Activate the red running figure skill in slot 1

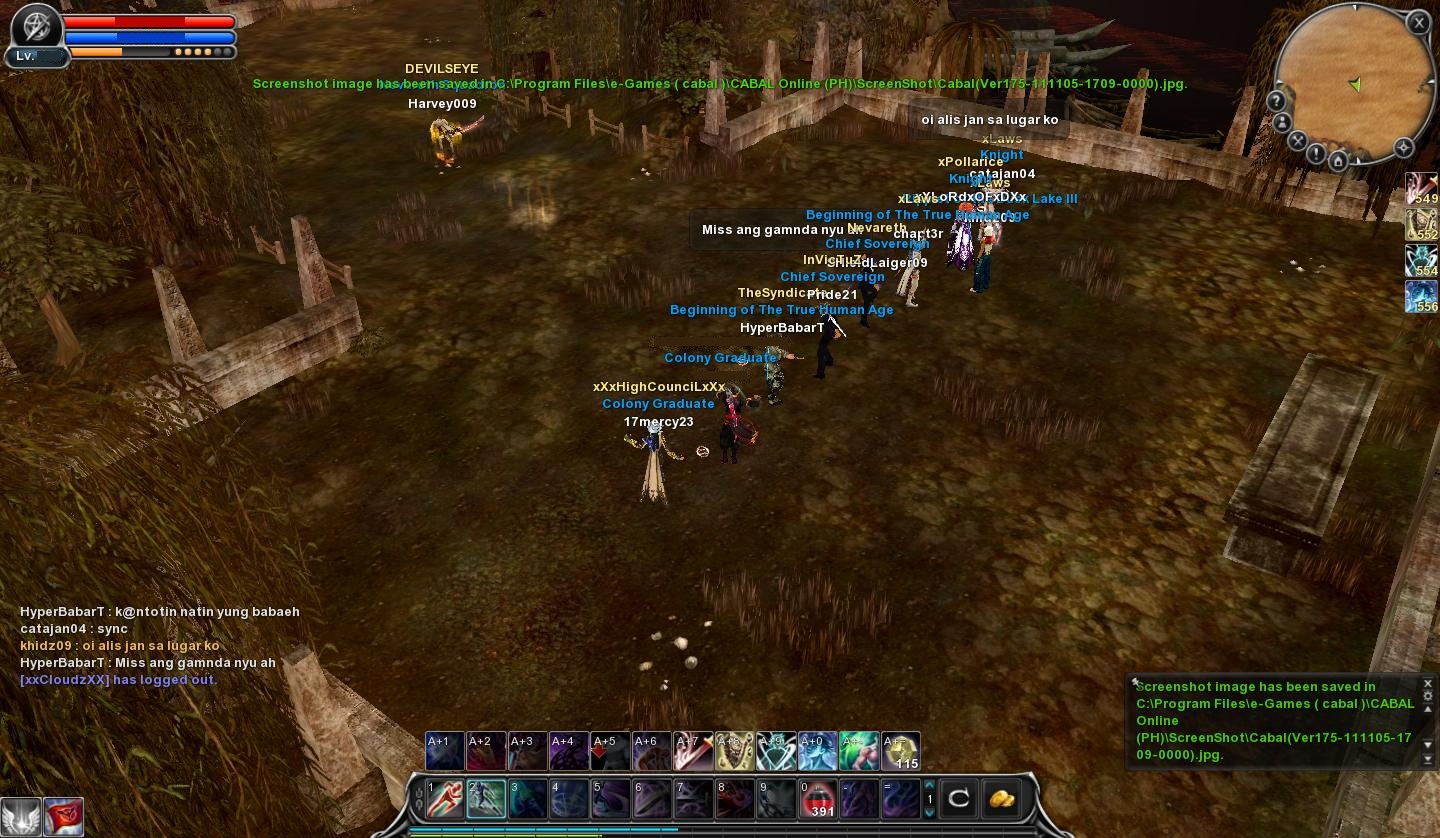click(445, 799)
